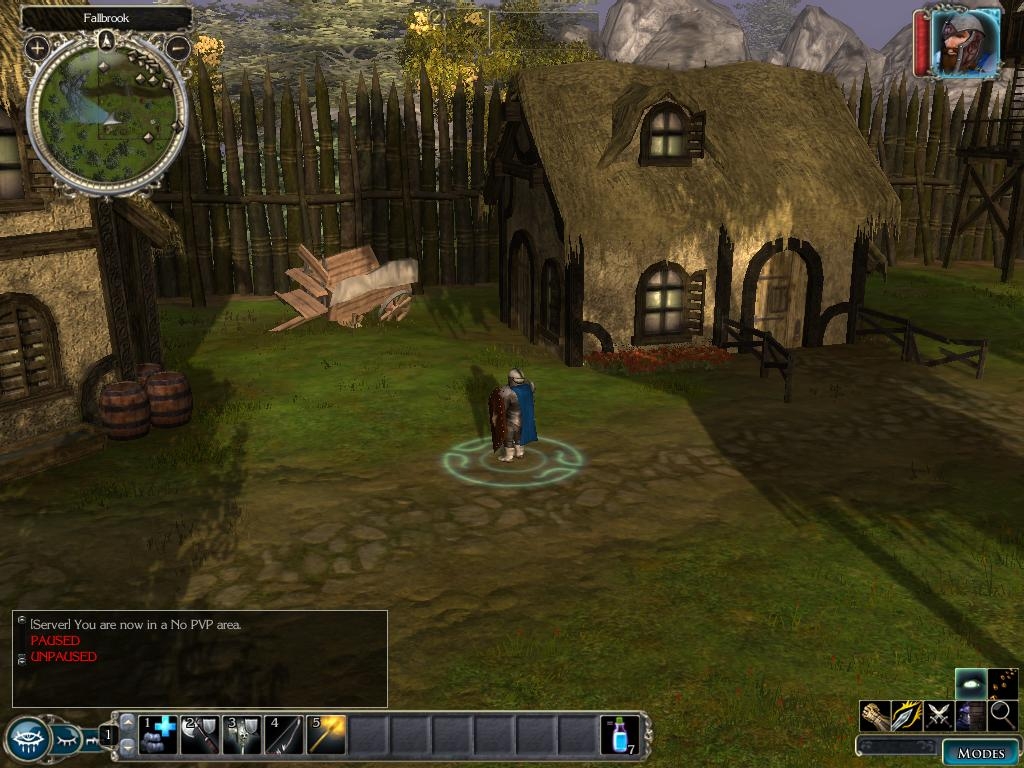Equip the bow in hotbar slot 4
This screenshot has height=768, width=1024.
pyautogui.click(x=283, y=735)
